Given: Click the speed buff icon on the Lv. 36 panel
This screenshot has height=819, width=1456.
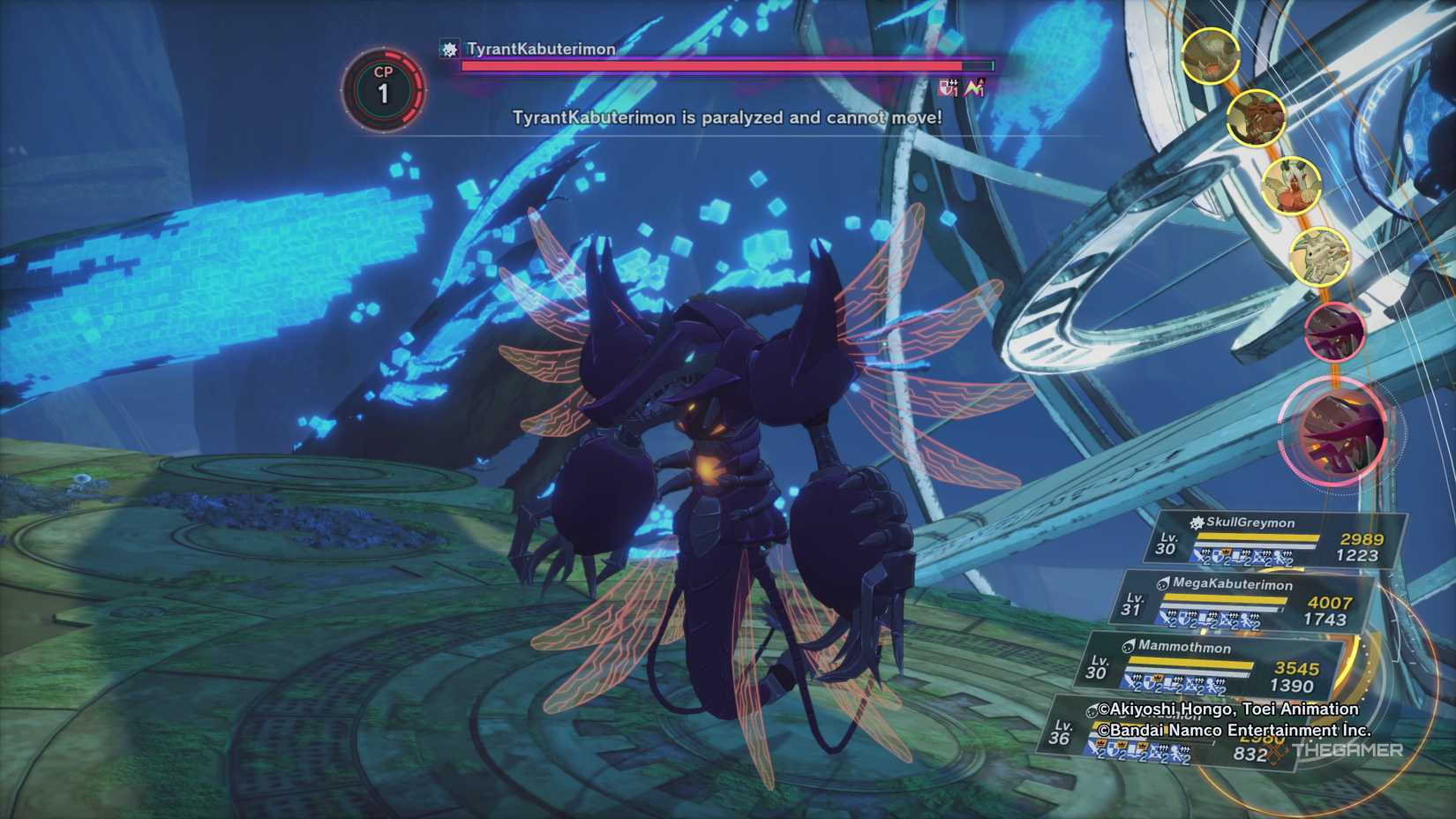Looking at the screenshot, I should tap(1175, 752).
